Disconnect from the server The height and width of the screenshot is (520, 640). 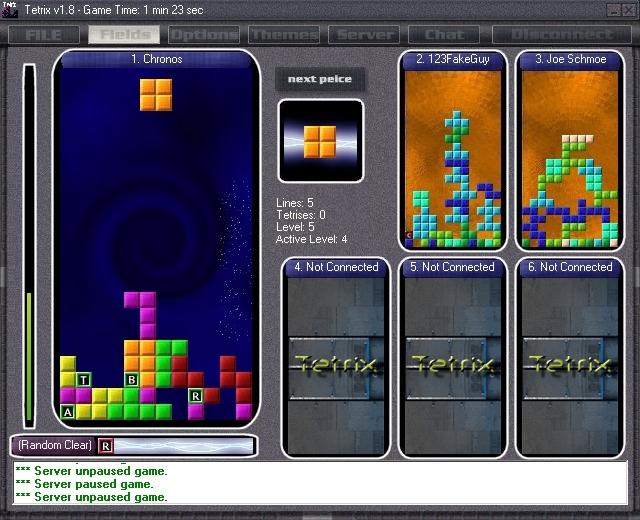[x=563, y=35]
